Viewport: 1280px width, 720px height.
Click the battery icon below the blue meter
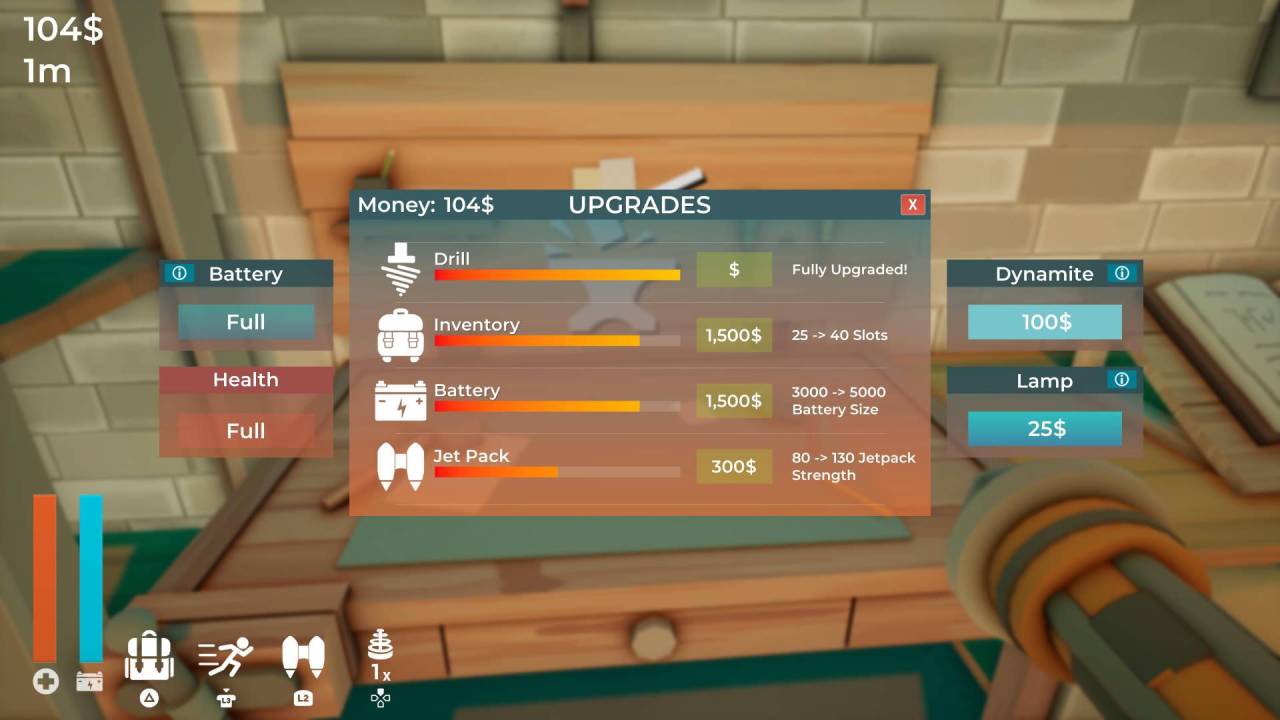pos(90,681)
